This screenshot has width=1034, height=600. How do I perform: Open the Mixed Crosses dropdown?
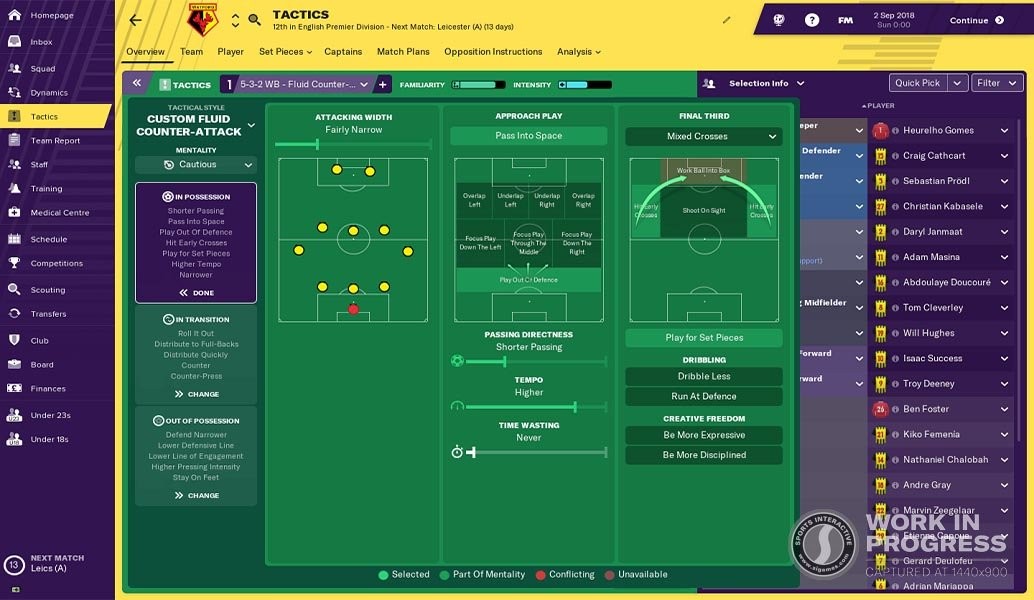coord(703,136)
